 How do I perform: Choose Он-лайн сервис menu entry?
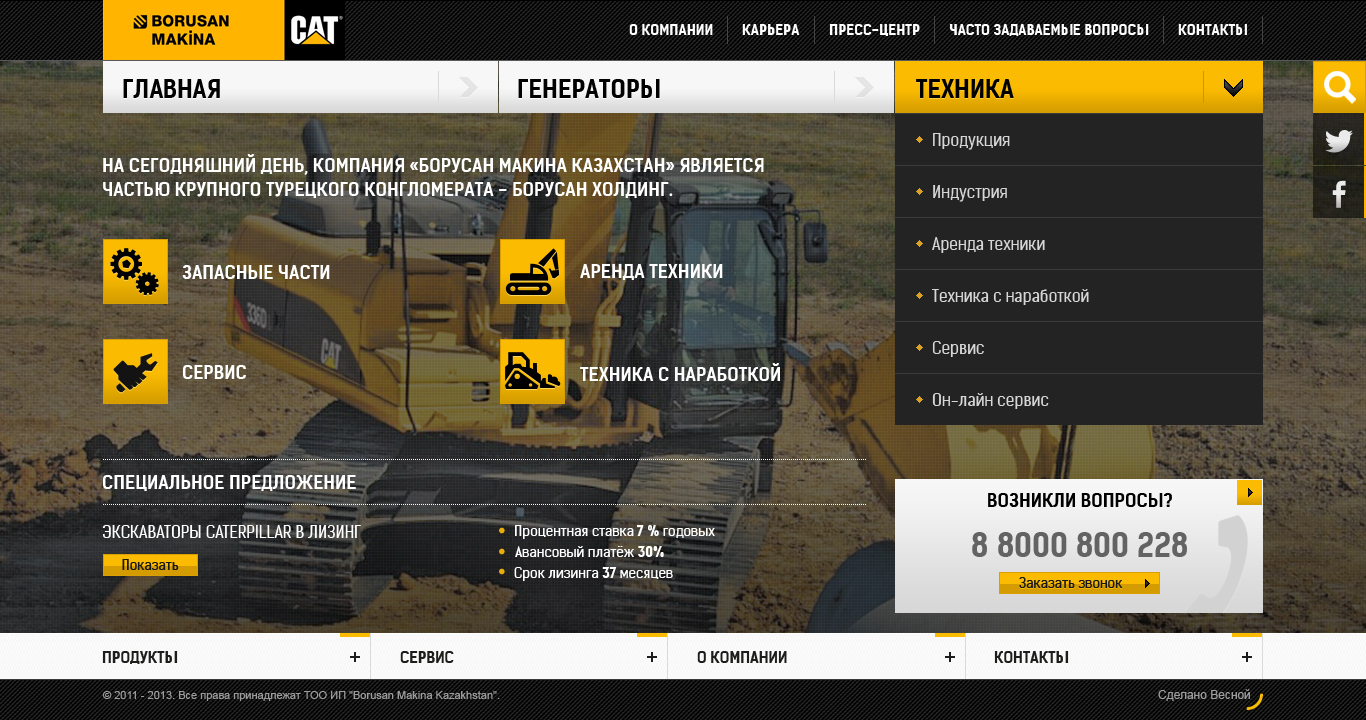pos(989,400)
